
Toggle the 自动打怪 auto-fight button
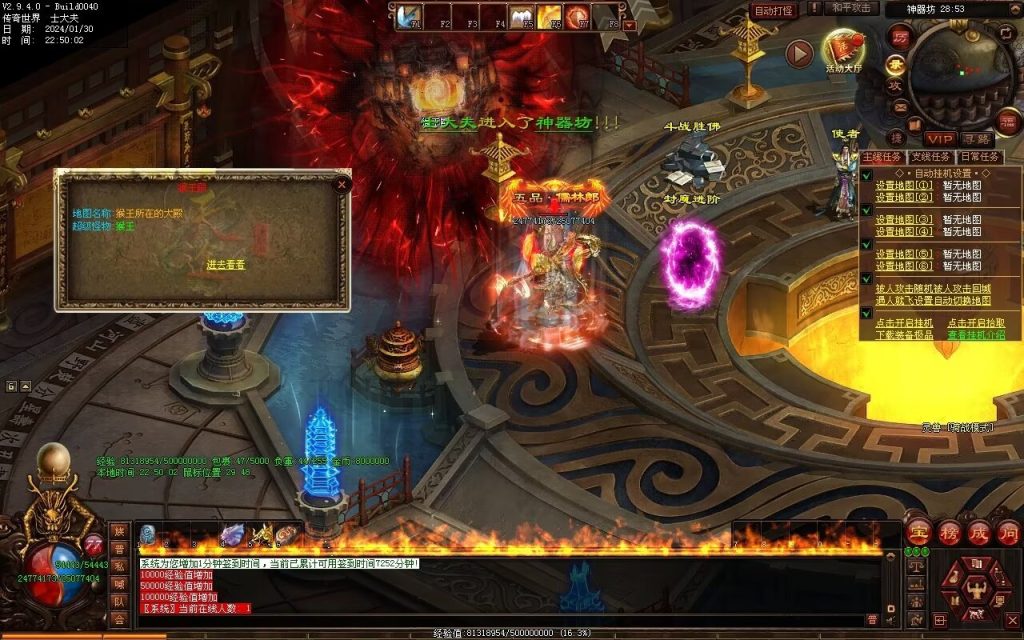coord(774,11)
